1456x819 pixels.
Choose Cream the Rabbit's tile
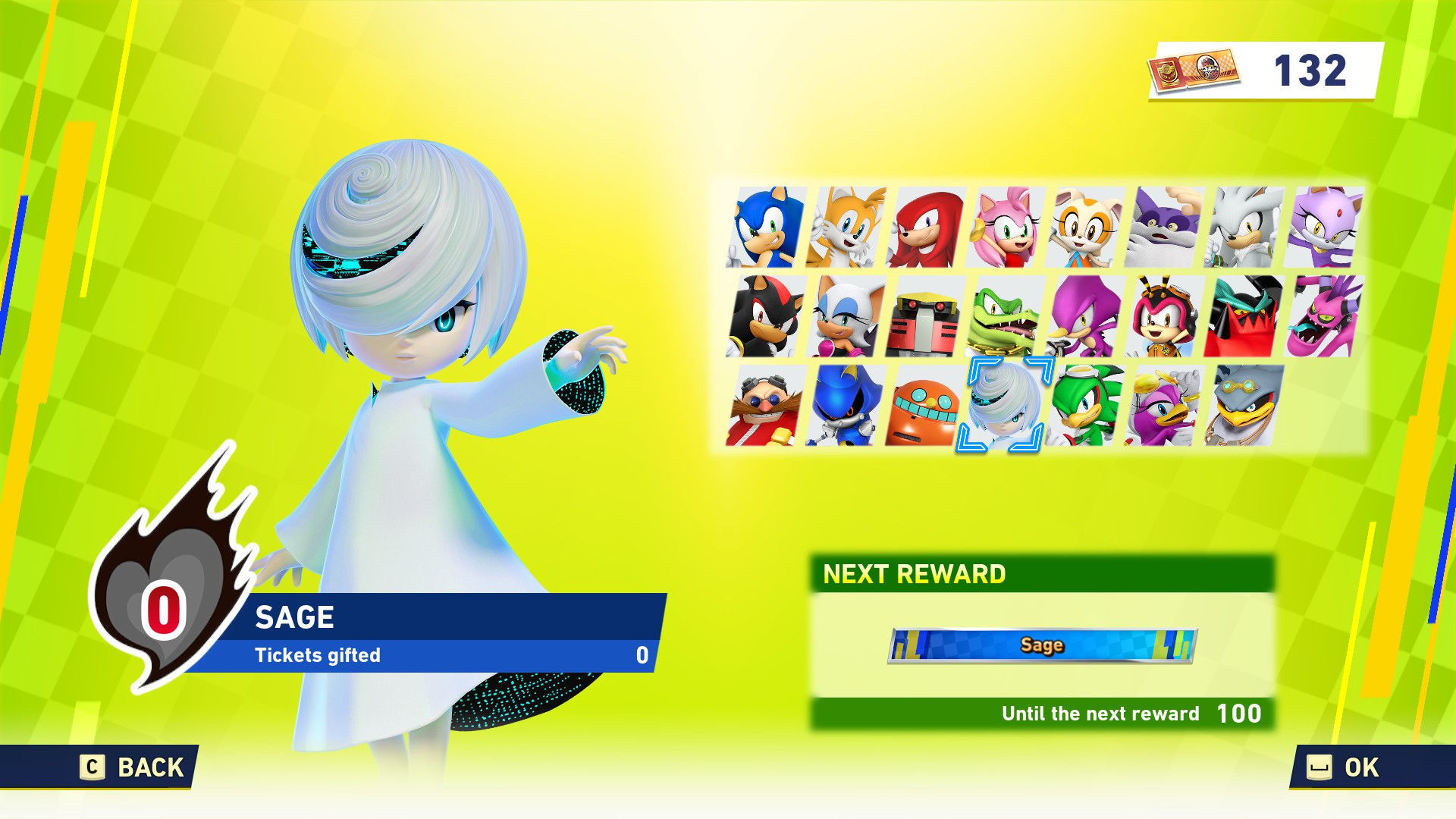click(x=1085, y=227)
